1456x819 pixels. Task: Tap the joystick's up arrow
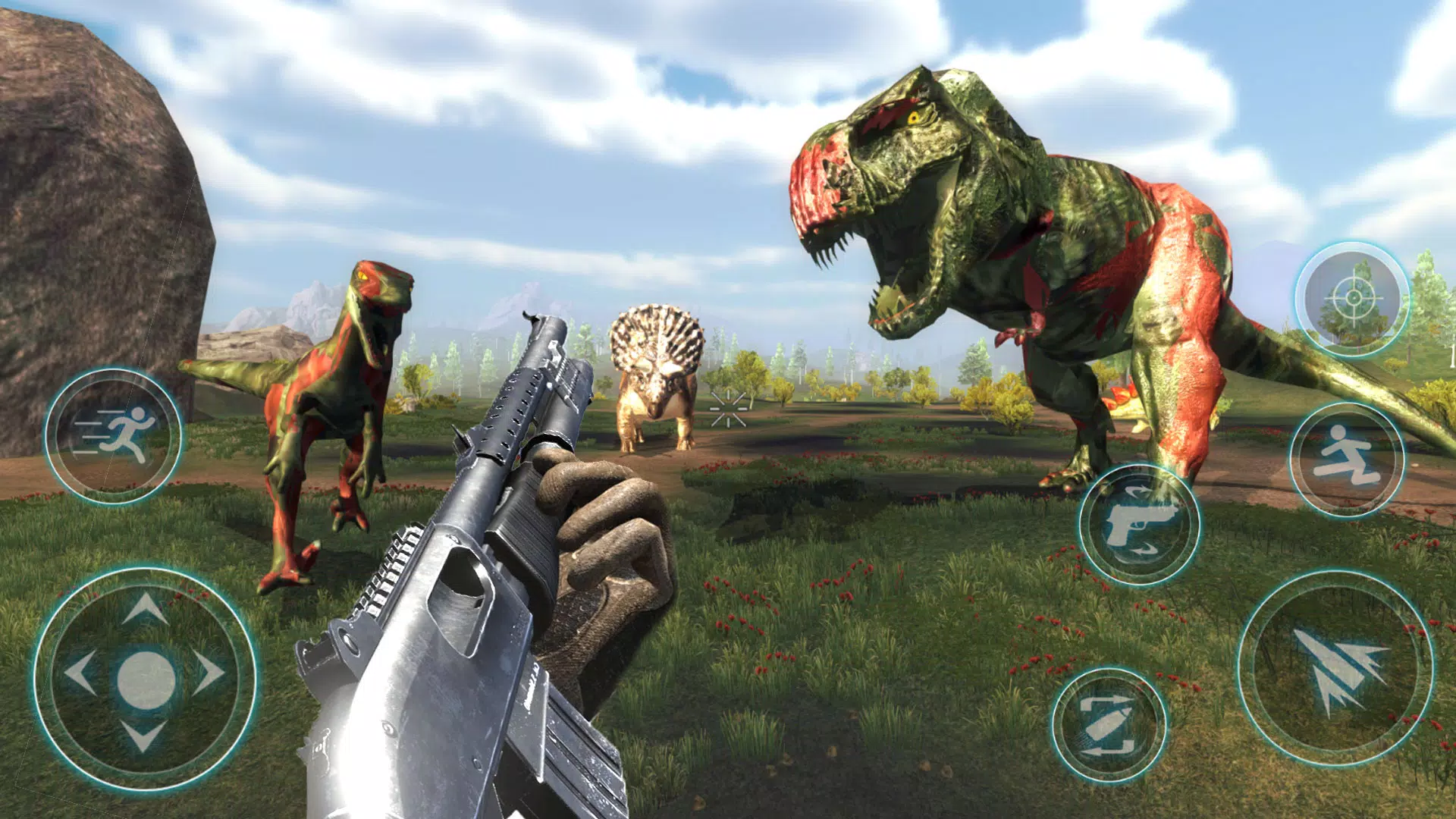pyautogui.click(x=145, y=610)
